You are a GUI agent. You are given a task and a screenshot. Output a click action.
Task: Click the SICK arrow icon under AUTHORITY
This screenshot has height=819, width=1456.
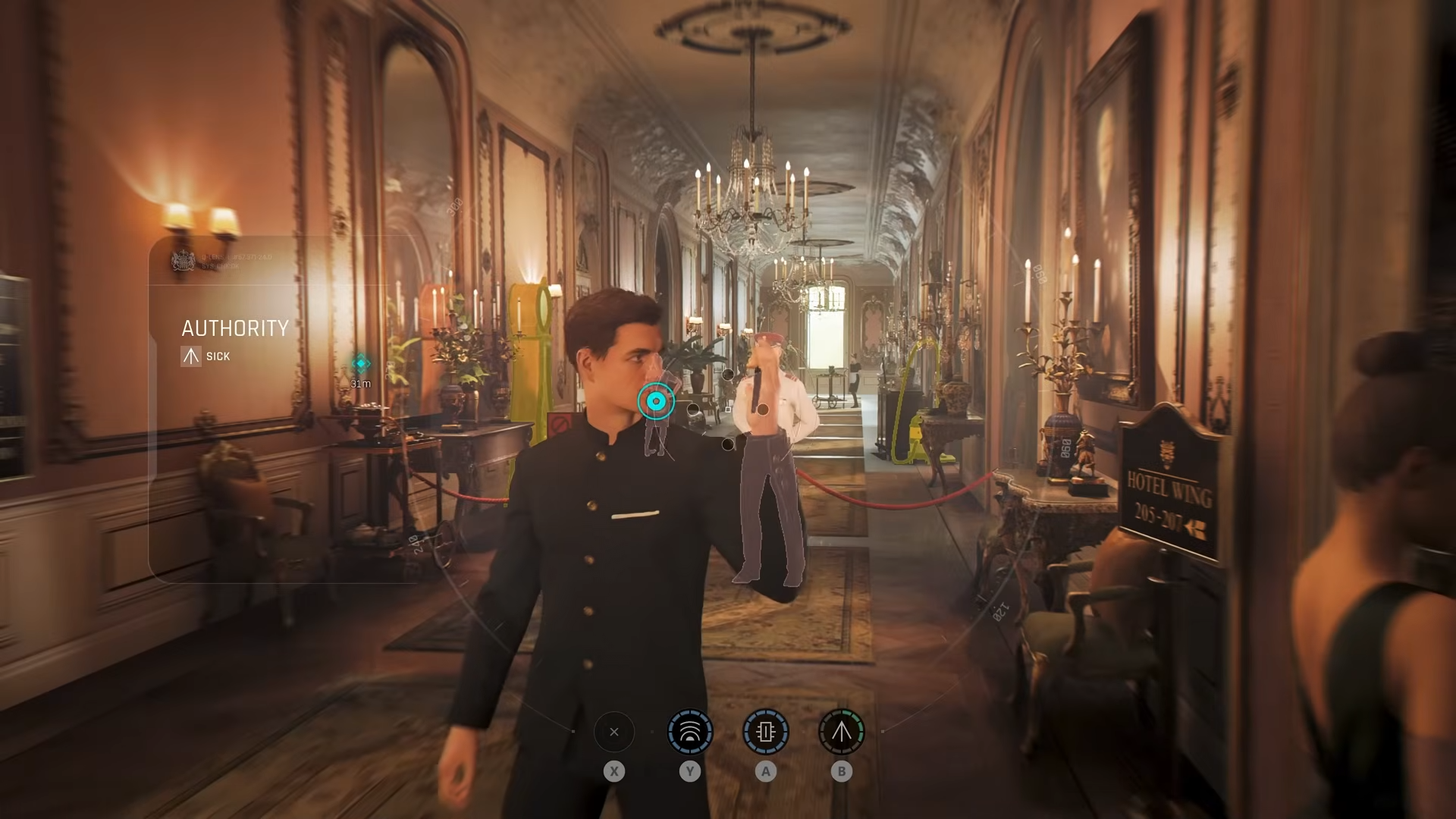coord(191,356)
